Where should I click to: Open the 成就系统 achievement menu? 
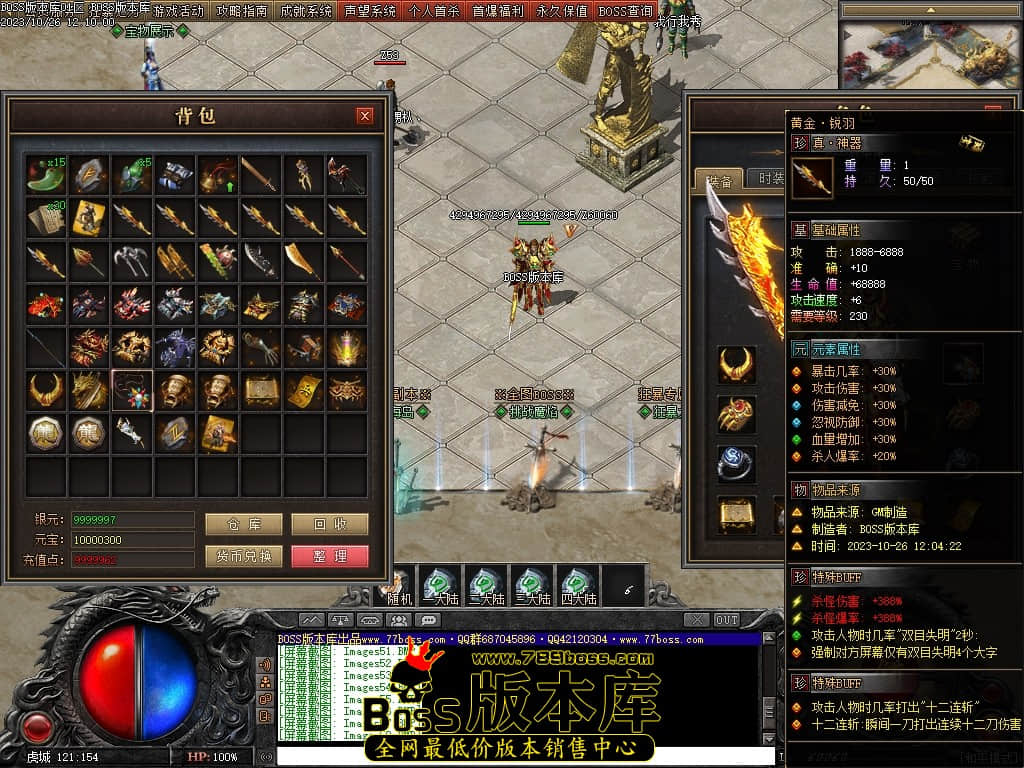[306, 11]
